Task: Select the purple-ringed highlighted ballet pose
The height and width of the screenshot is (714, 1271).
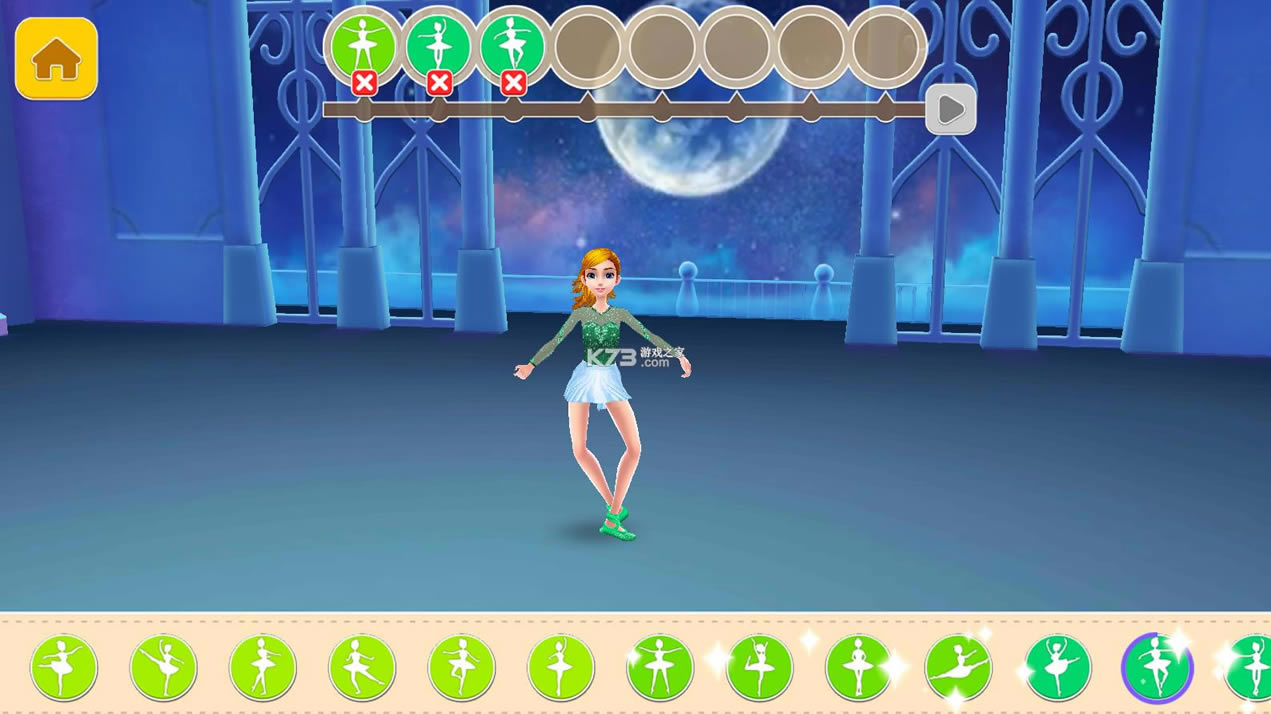Action: 1157,667
